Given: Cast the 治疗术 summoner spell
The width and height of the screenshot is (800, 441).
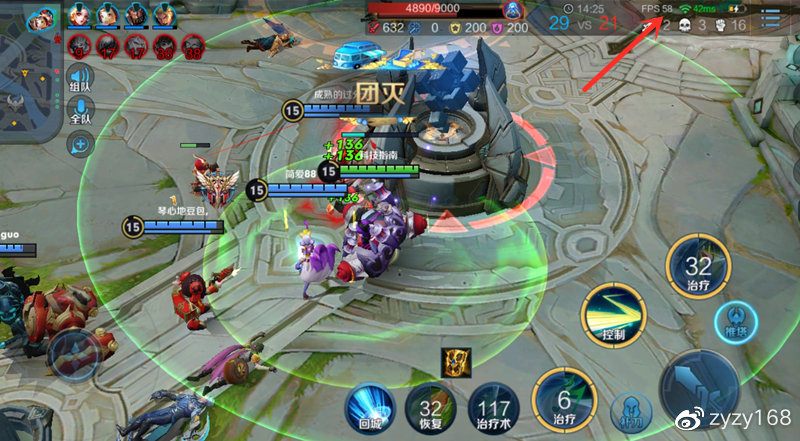Looking at the screenshot, I should point(492,410).
